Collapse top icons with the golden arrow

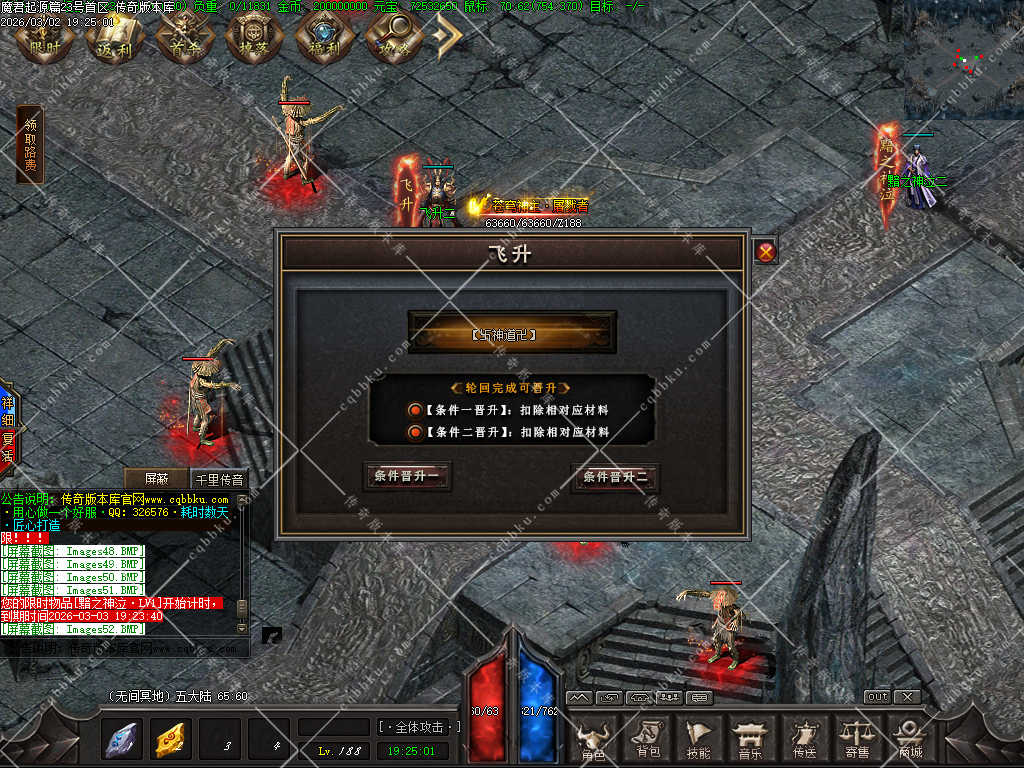(x=446, y=38)
